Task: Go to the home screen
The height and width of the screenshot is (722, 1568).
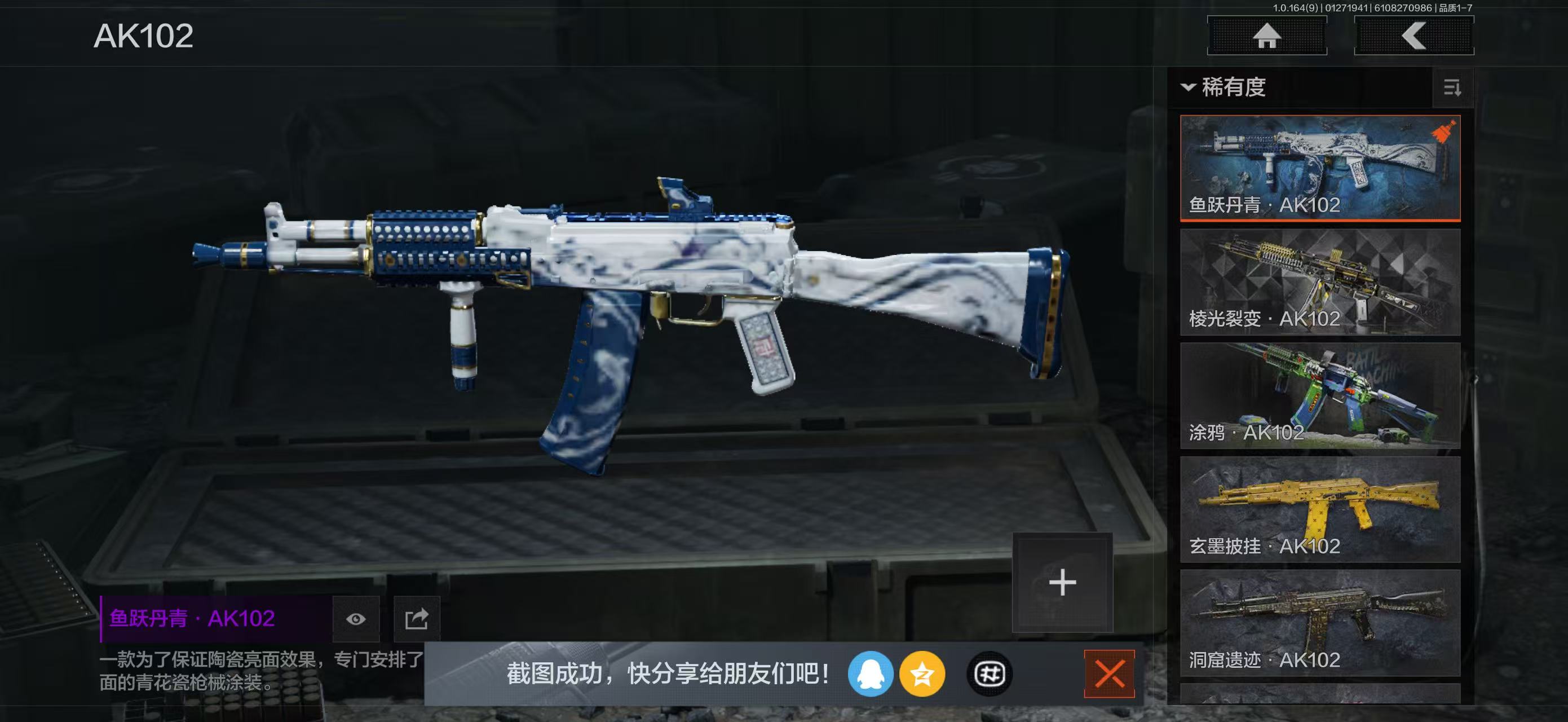Action: pos(1267,36)
